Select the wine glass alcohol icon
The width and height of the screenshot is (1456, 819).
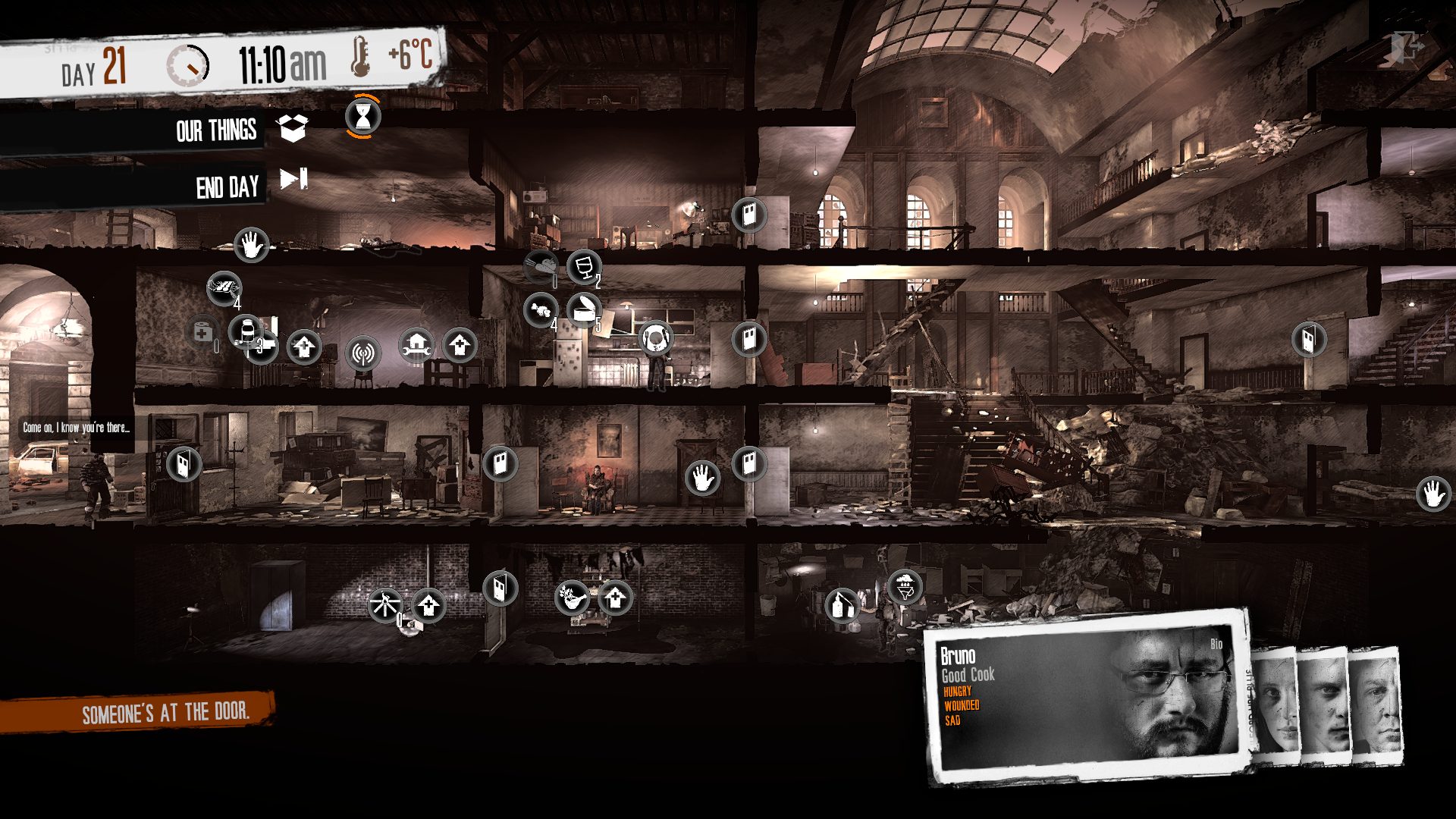[583, 266]
